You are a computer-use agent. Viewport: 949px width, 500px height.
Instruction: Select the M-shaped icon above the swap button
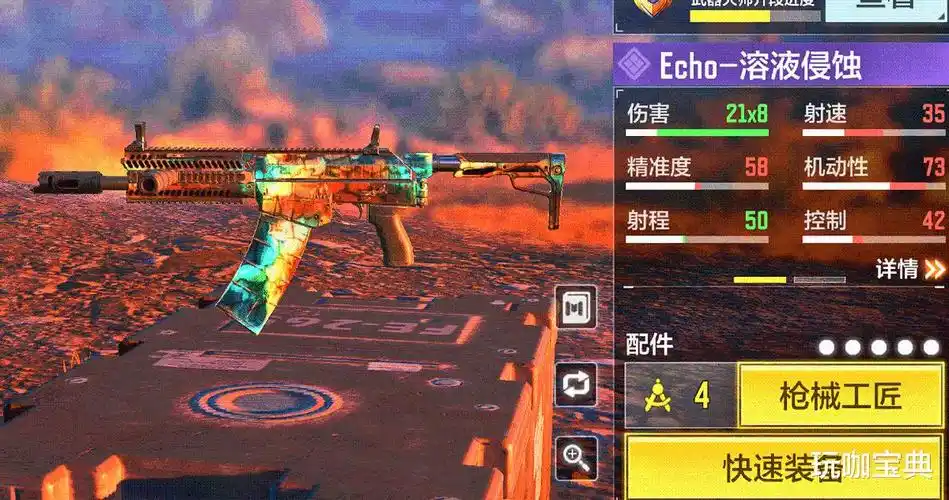point(576,307)
